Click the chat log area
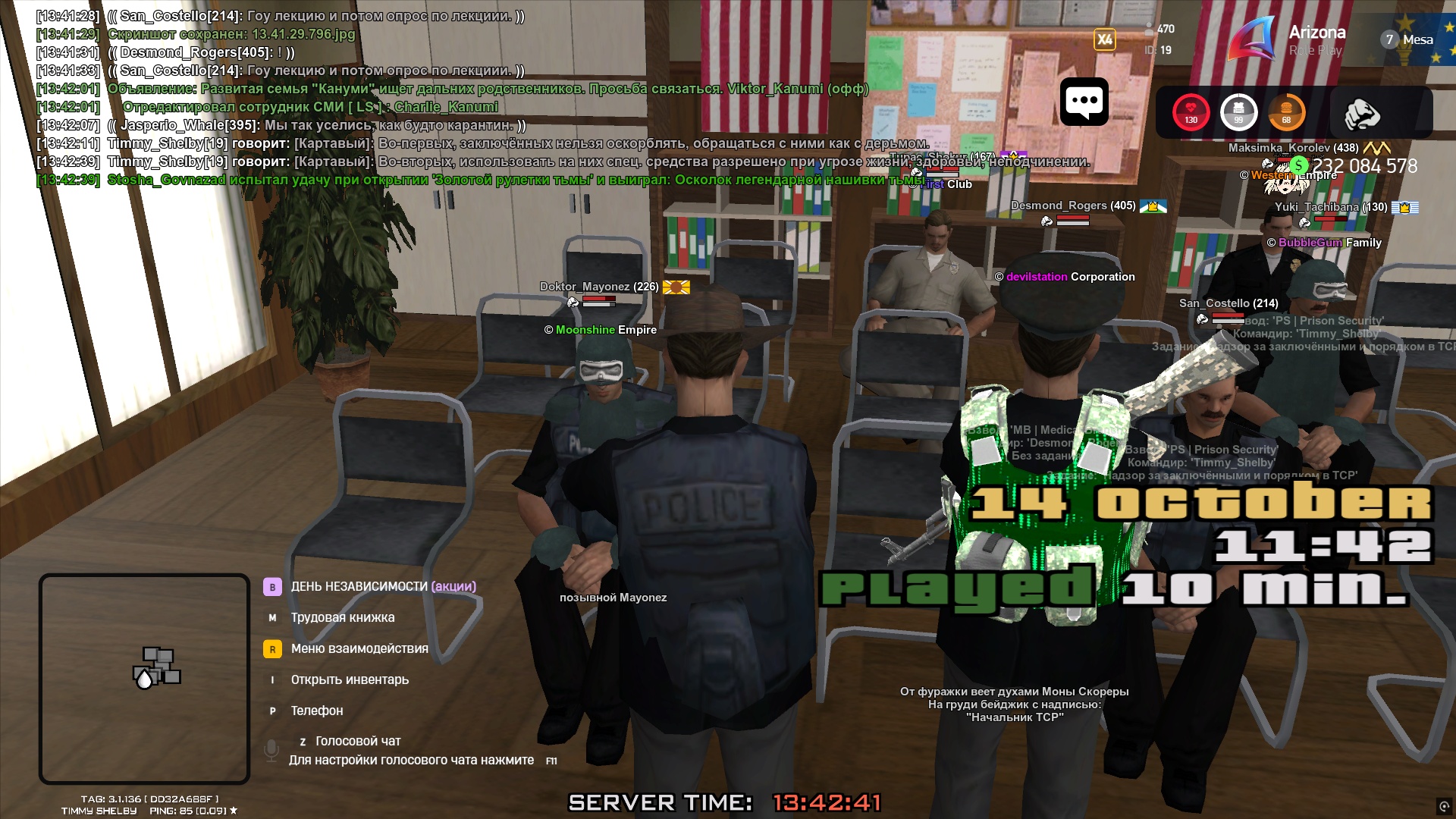Viewport: 1456px width, 819px height. [455, 97]
